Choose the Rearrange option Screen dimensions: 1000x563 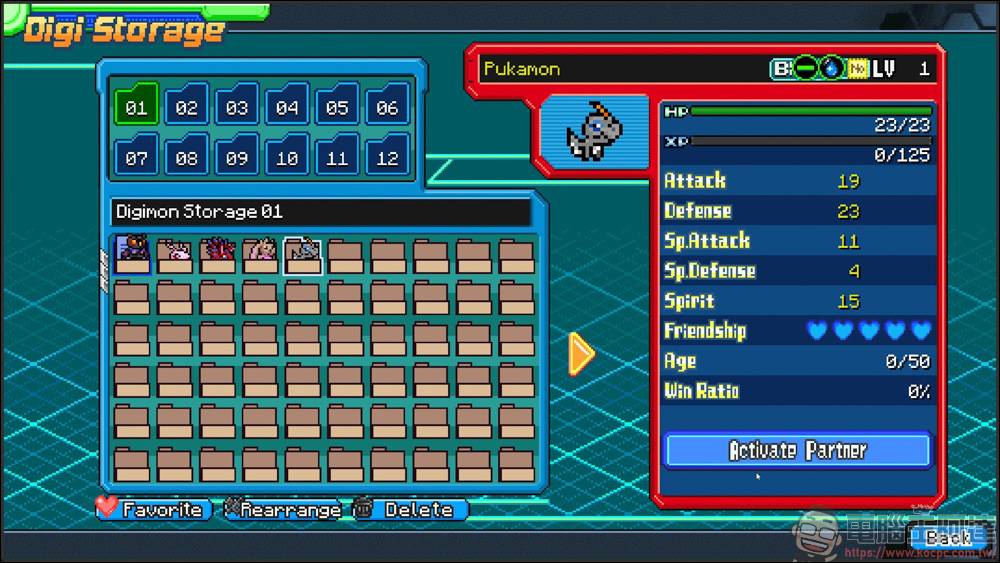[x=282, y=510]
